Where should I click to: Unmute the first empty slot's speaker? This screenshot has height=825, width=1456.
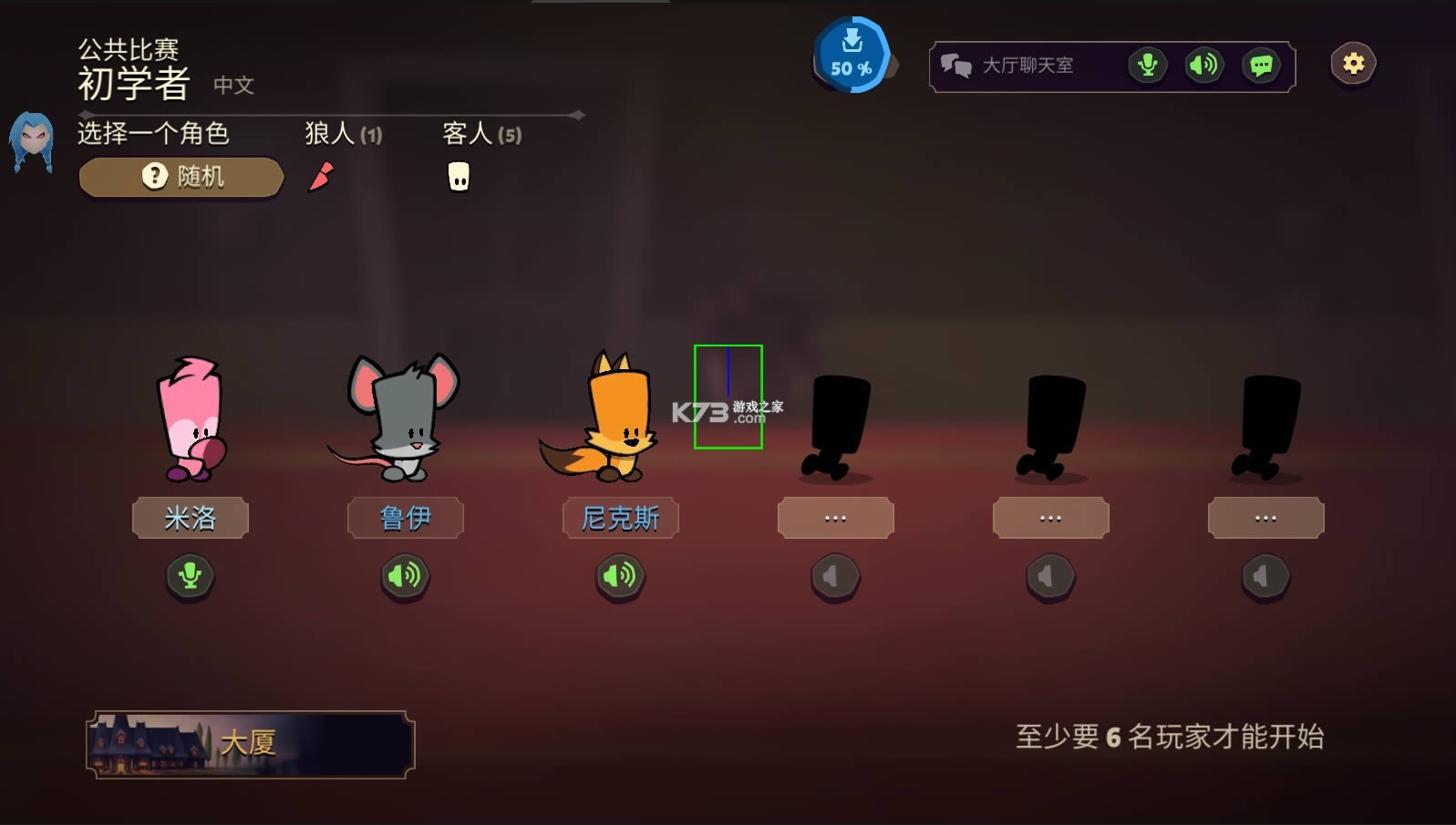834,576
